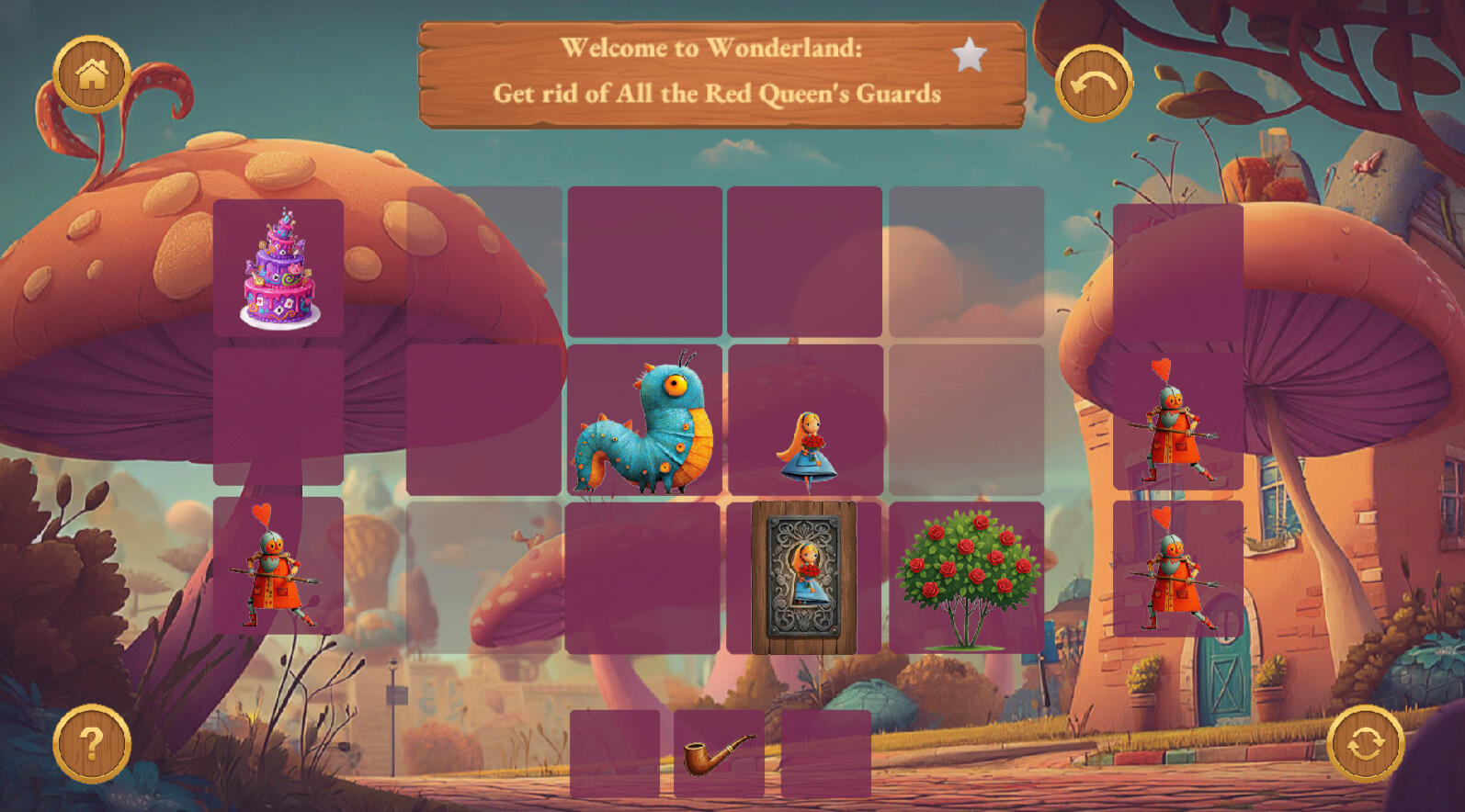Undo the last move
The image size is (1465, 812).
(x=1094, y=84)
